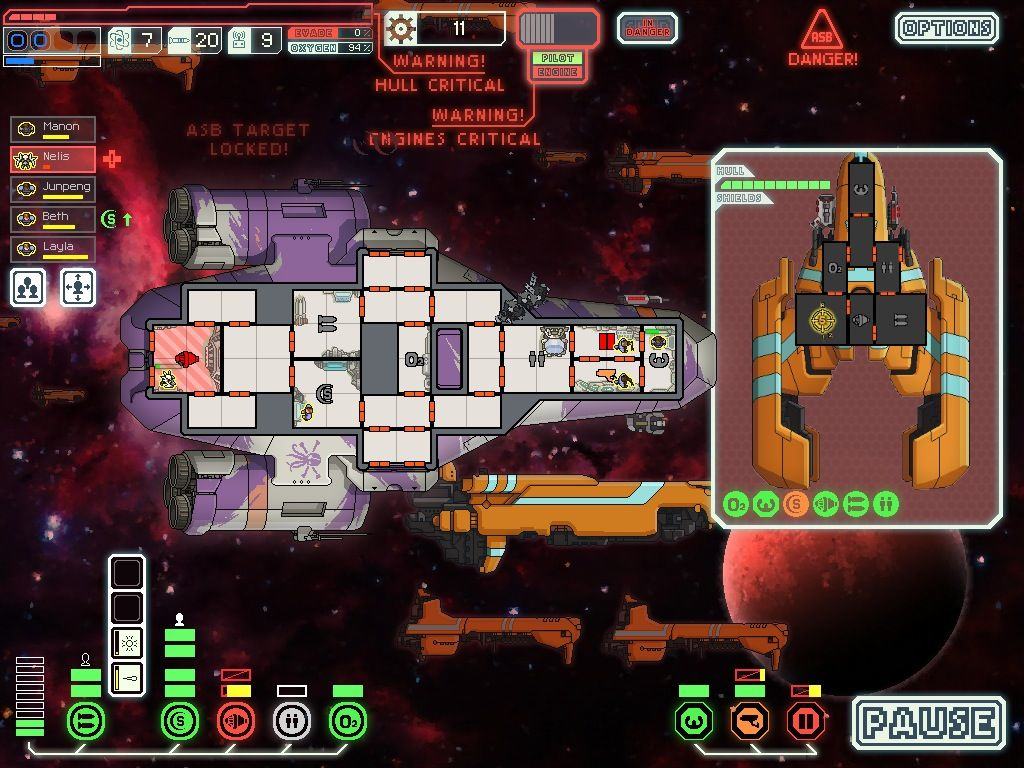Select crew member Manon

pos(54,129)
